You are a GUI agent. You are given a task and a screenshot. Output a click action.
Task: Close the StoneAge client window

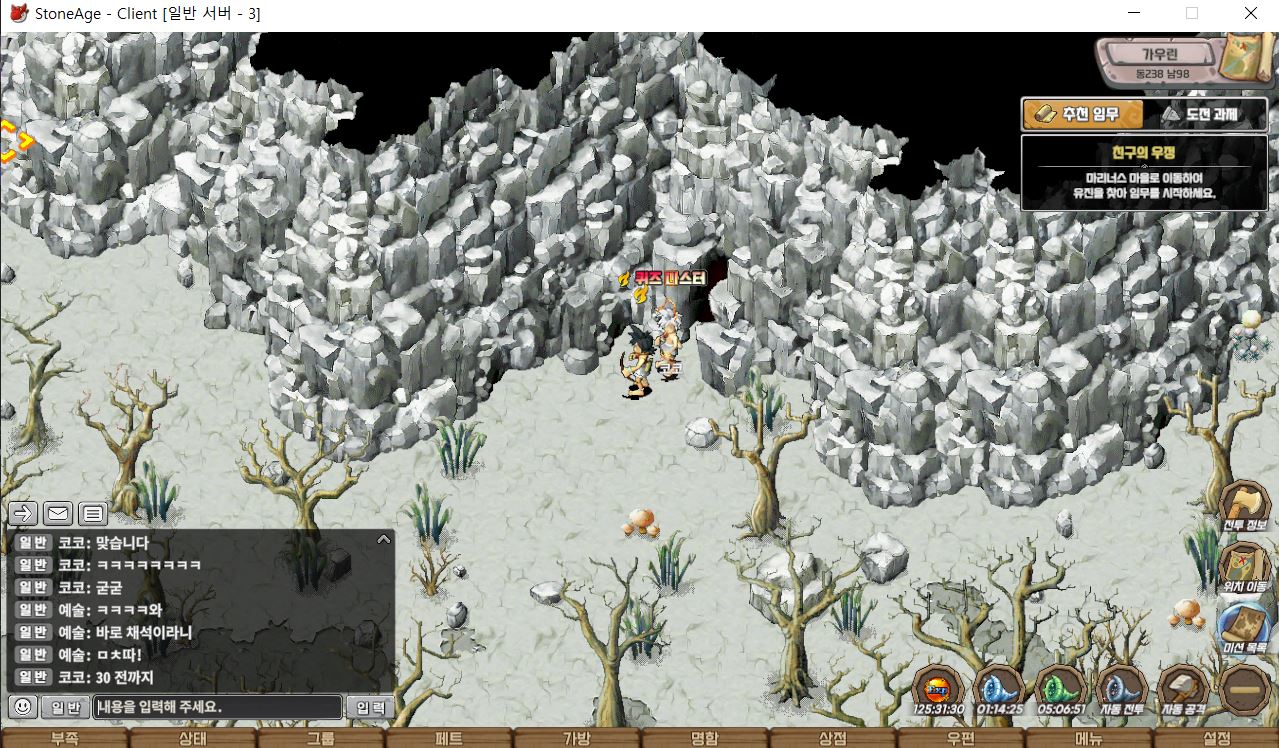tap(1251, 14)
